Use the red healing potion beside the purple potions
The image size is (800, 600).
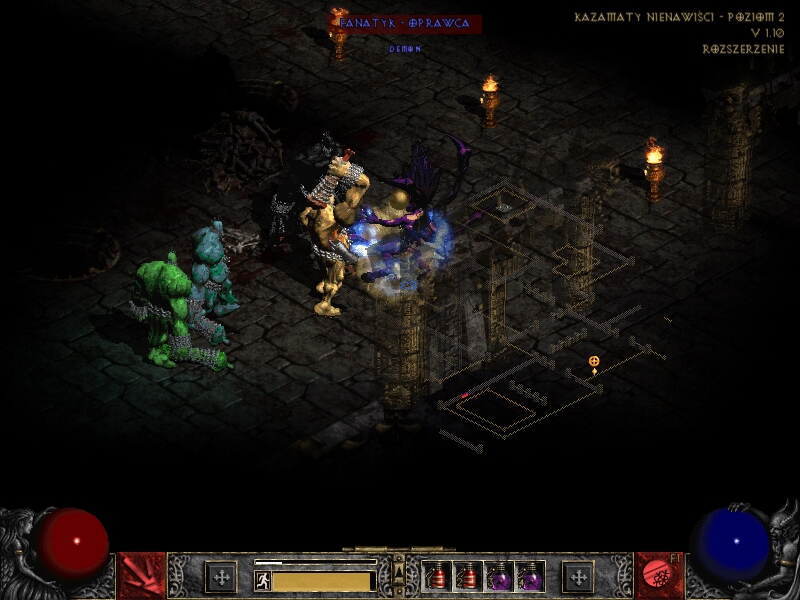468,577
